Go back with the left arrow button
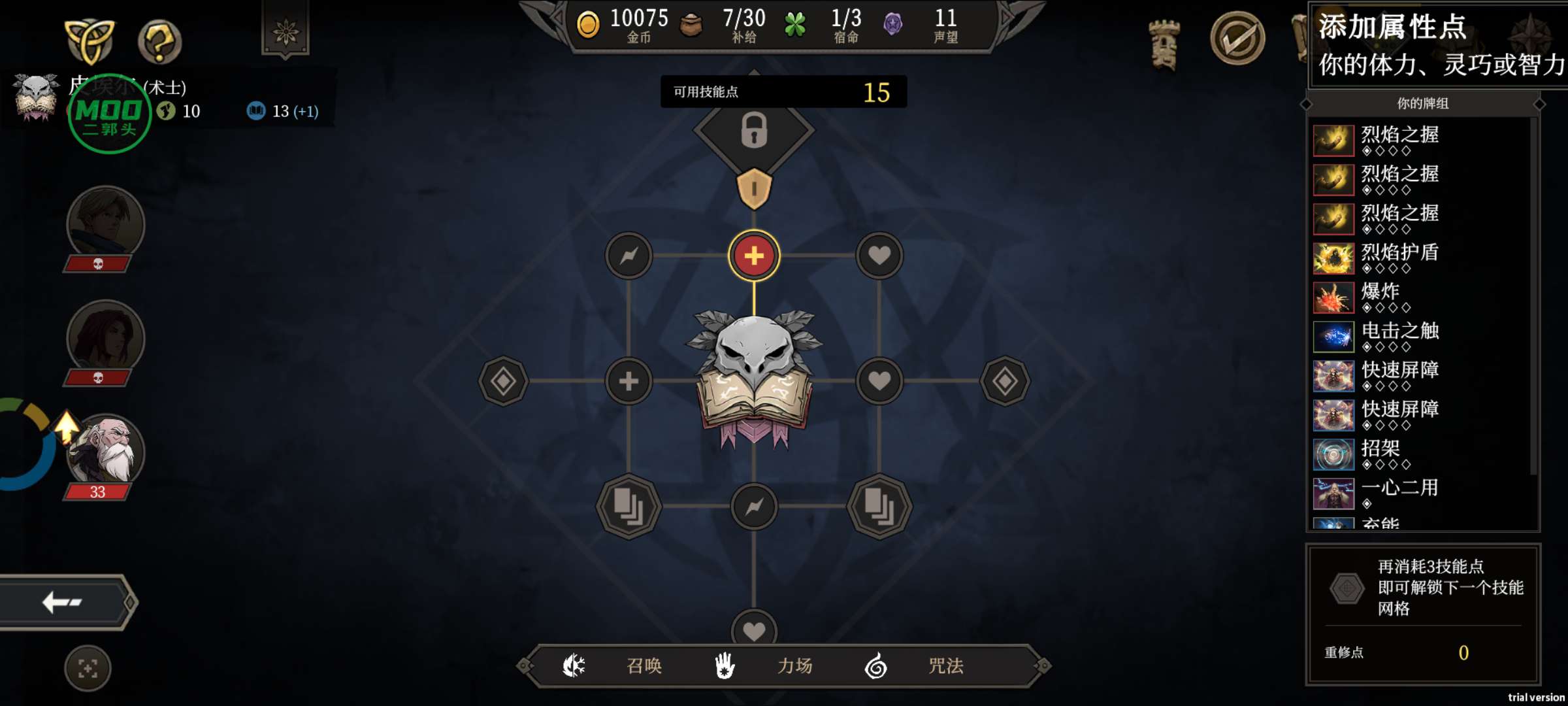The width and height of the screenshot is (1568, 706). pyautogui.click(x=63, y=602)
